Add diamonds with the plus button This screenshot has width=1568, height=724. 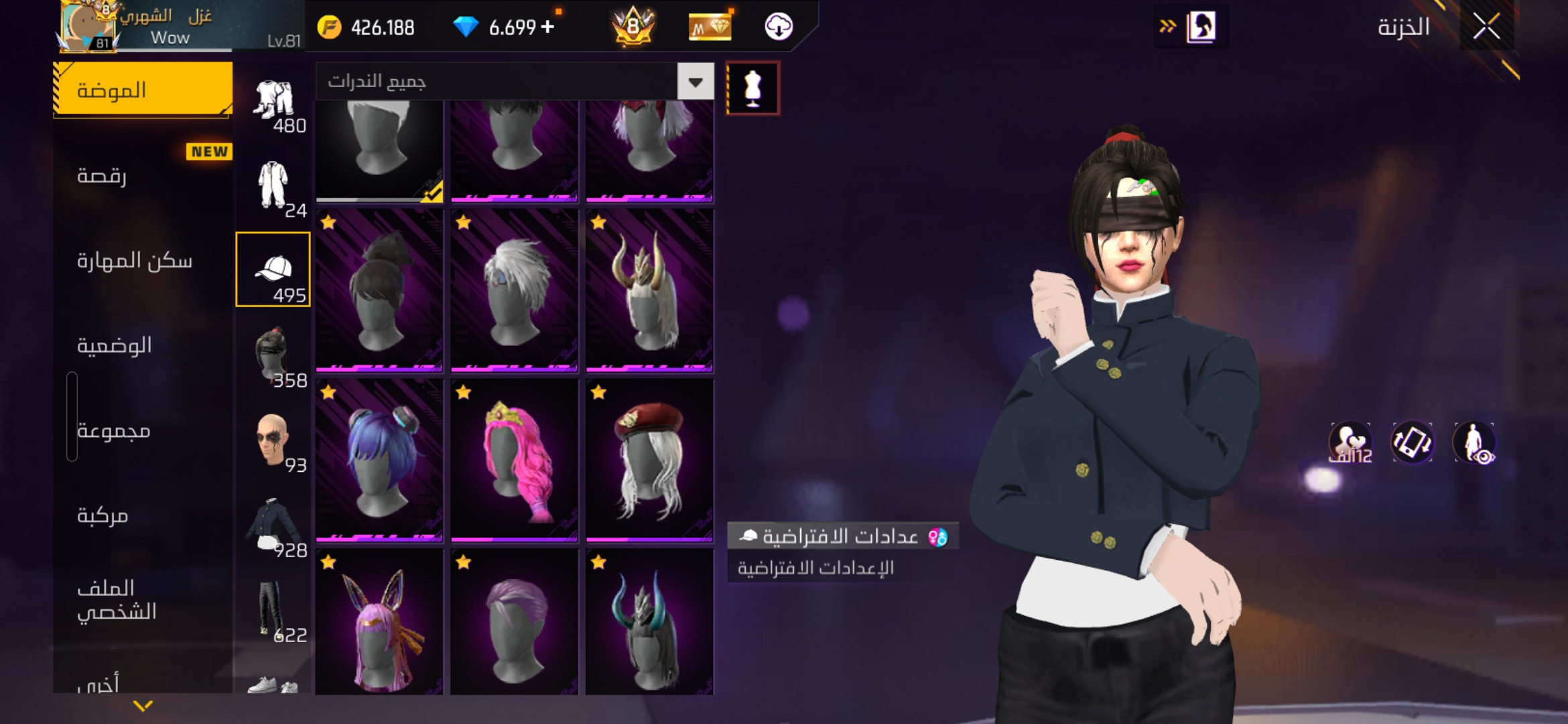548,27
